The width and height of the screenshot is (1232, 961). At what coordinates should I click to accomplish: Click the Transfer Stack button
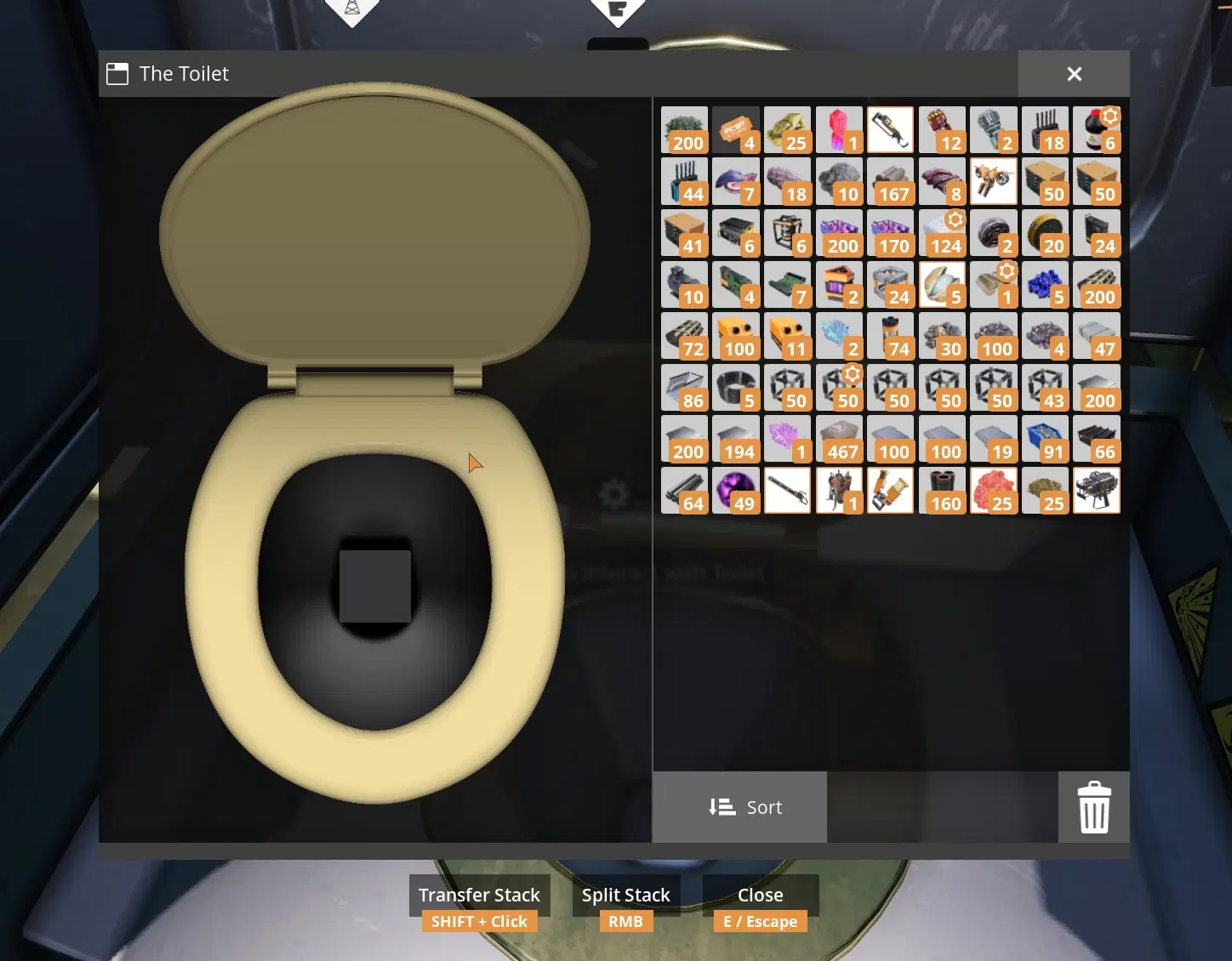click(479, 895)
